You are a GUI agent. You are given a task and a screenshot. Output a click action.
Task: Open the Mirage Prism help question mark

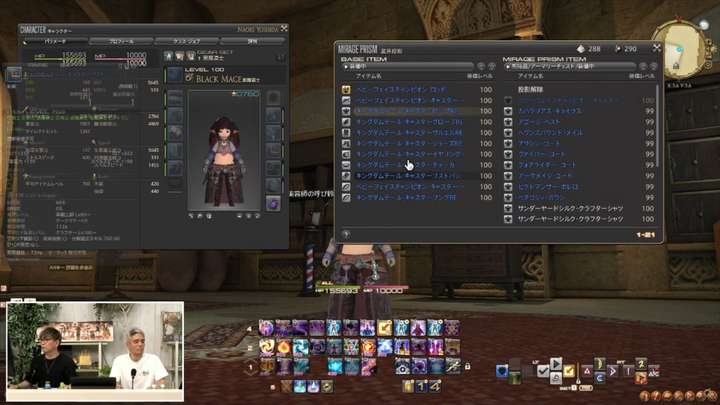[x=345, y=234]
